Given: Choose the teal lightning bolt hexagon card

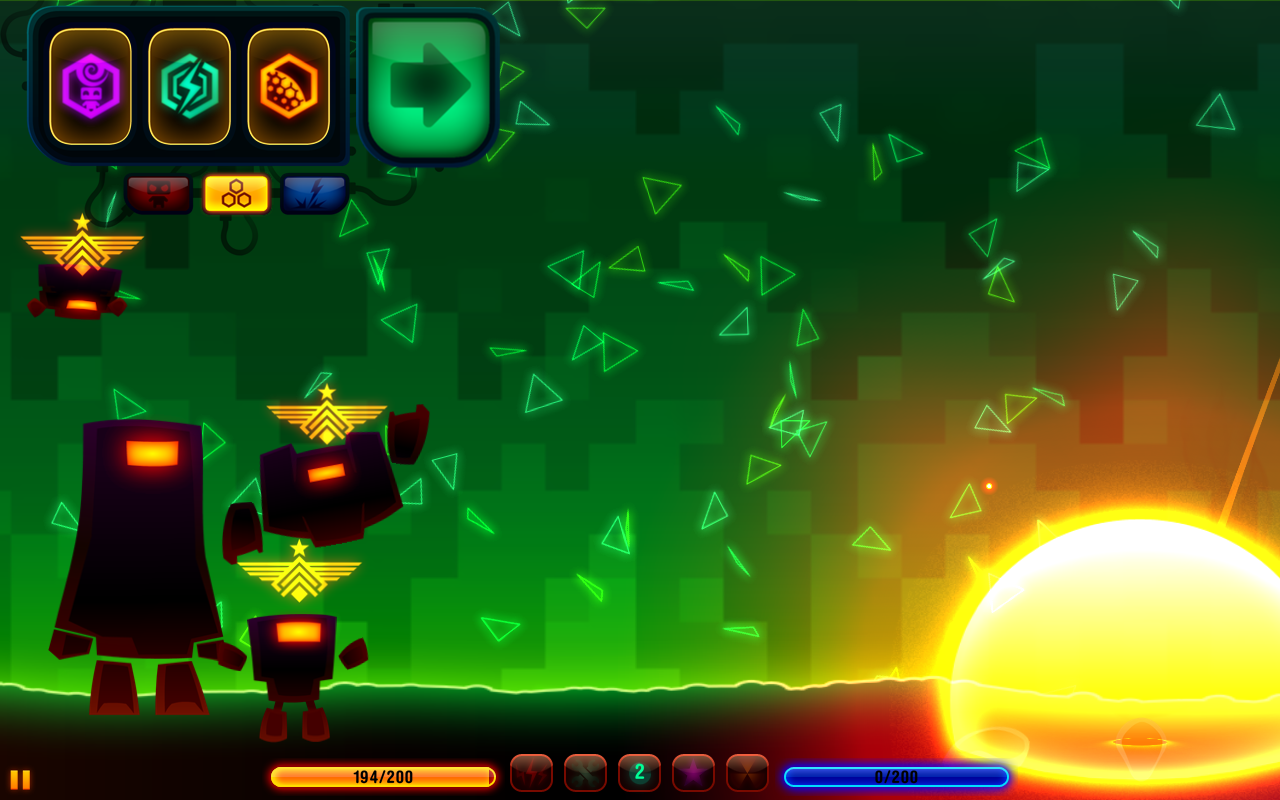Looking at the screenshot, I should [189, 86].
